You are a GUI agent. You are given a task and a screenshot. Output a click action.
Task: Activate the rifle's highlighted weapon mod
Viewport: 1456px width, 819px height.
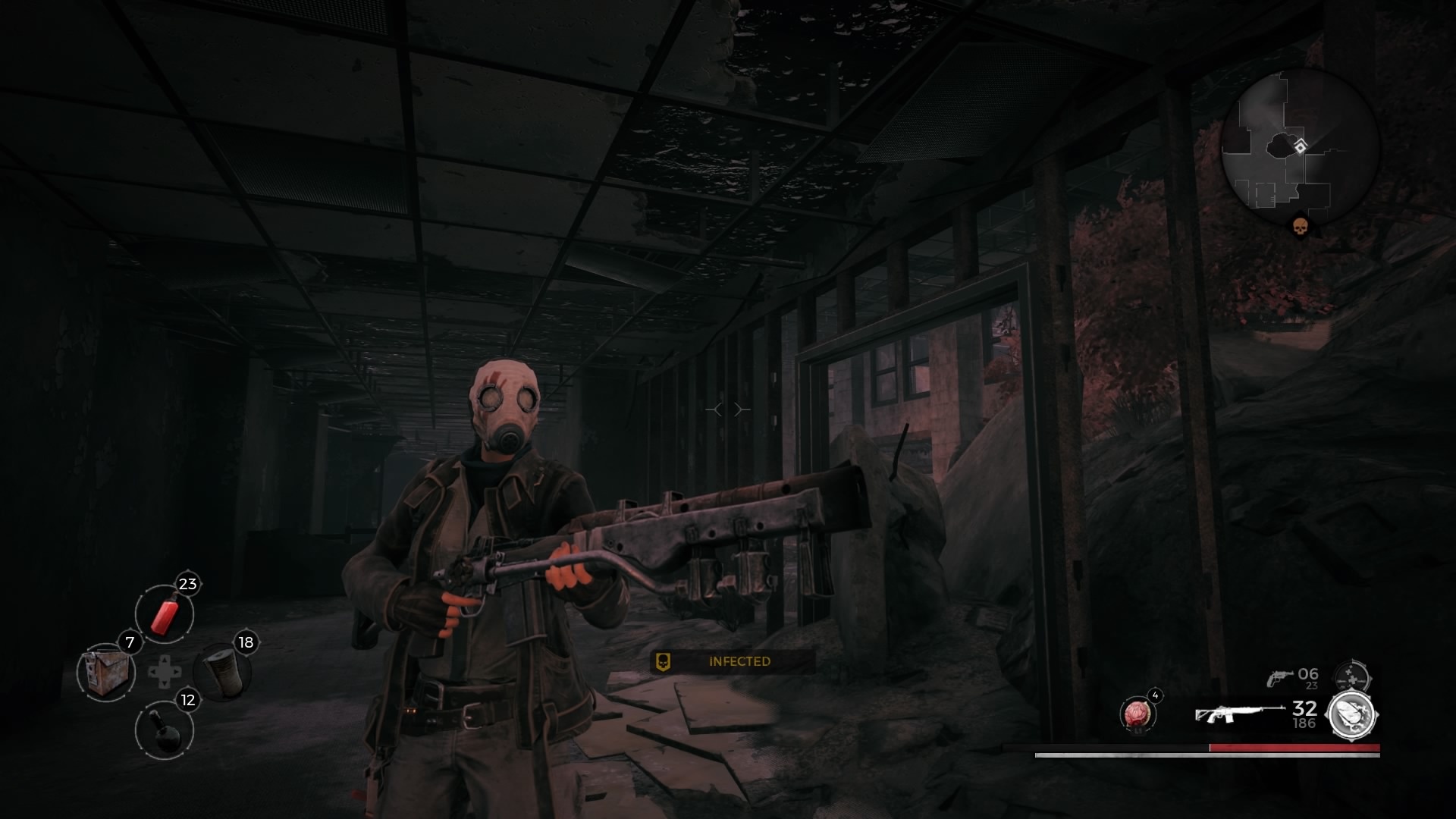coord(1352,714)
